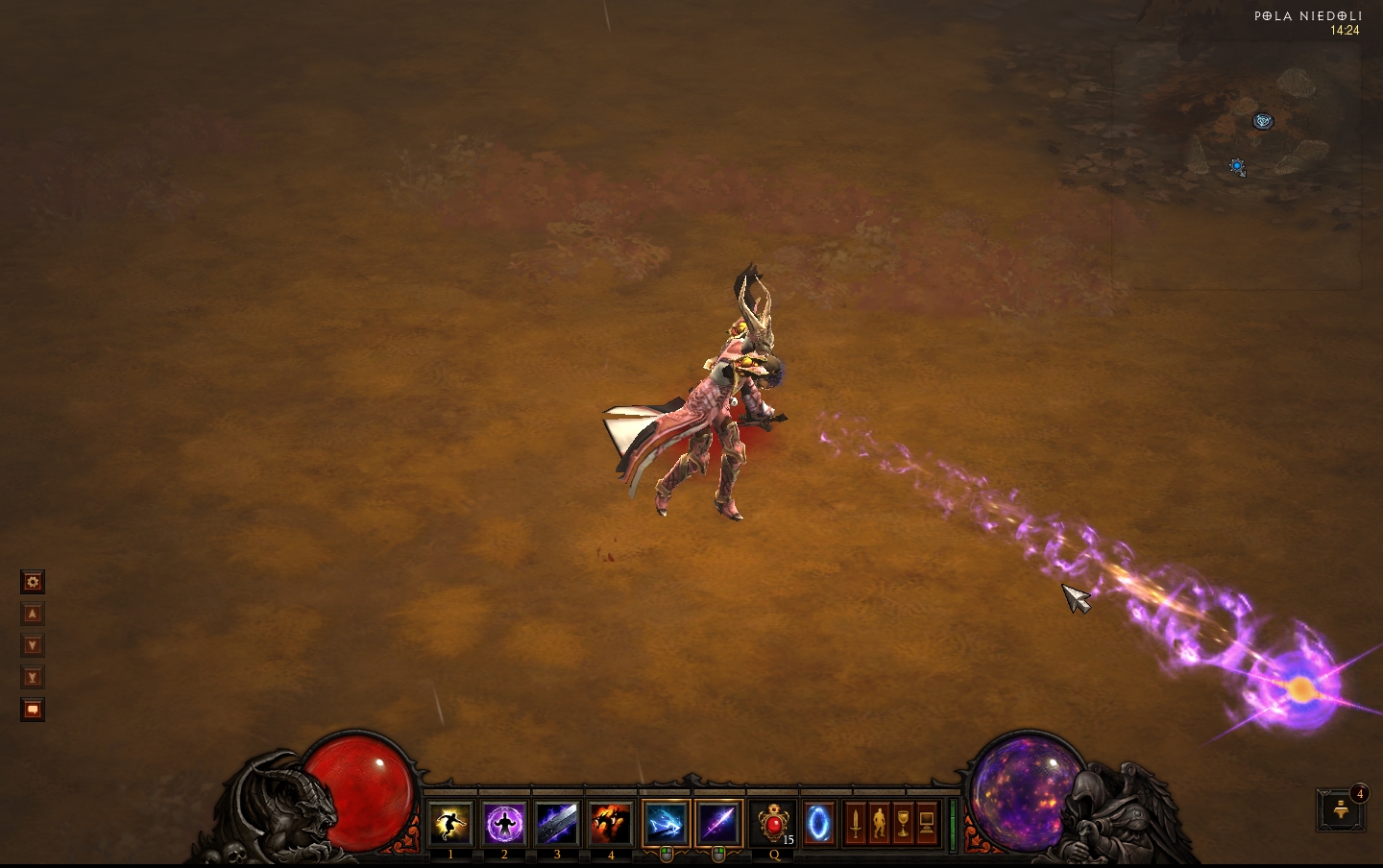The image size is (1383, 868).
Task: Activate the glowing running figure skill
Action: coord(450,824)
